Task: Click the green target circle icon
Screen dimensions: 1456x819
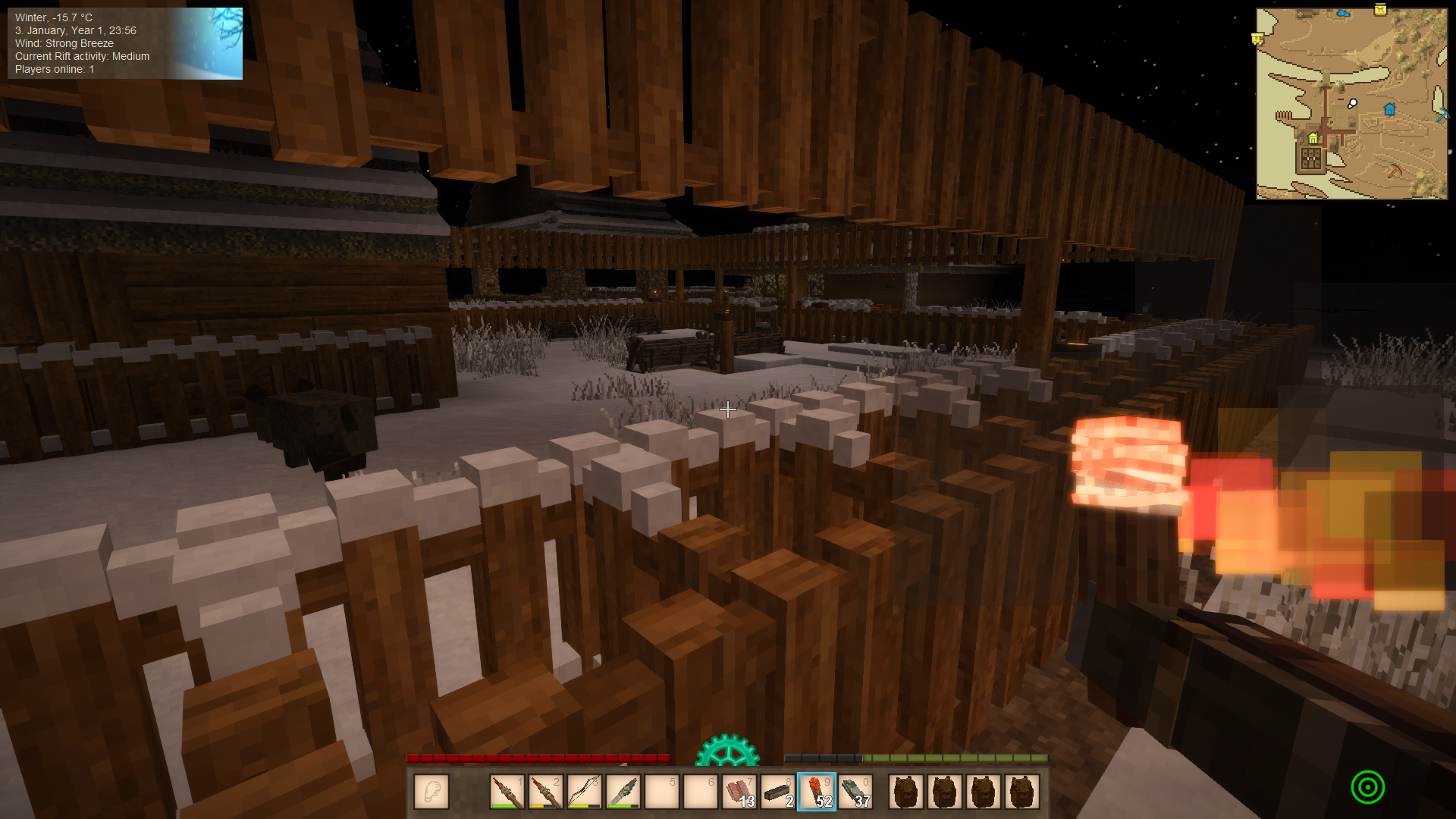Action: point(1367,787)
